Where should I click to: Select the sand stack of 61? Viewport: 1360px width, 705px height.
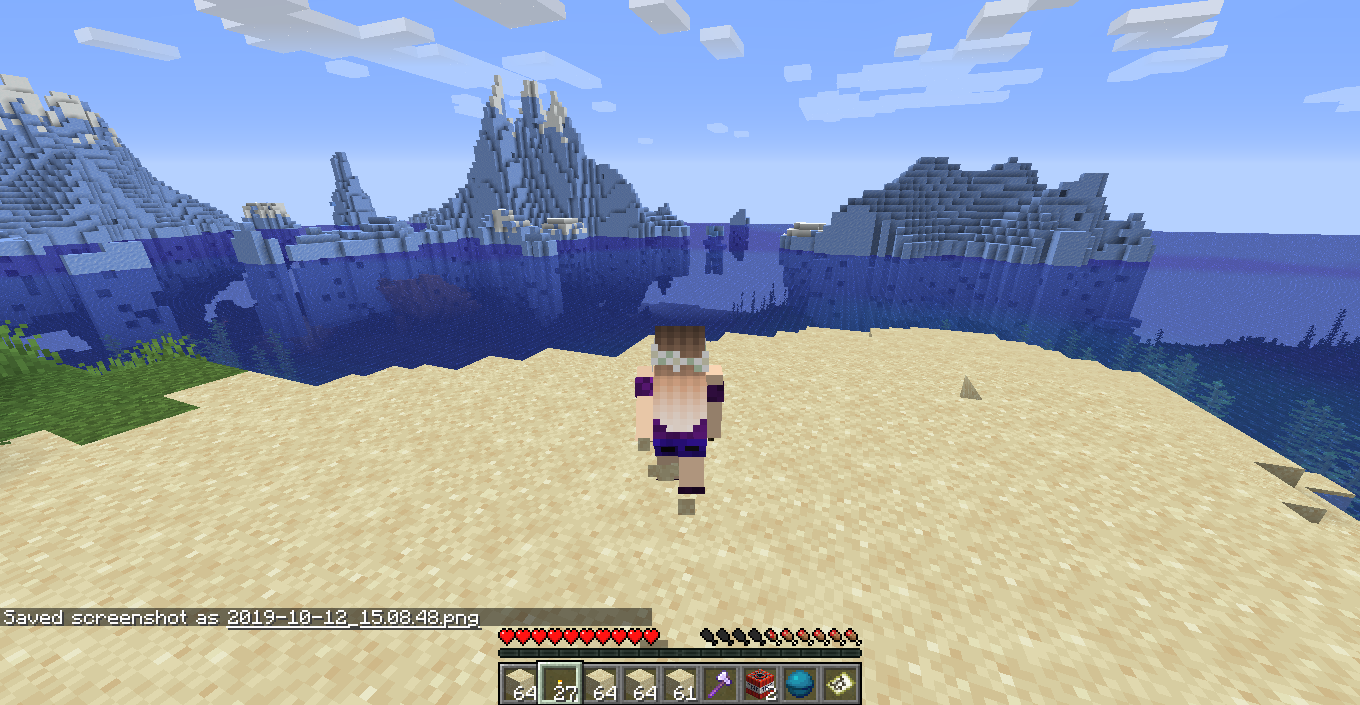point(680,683)
